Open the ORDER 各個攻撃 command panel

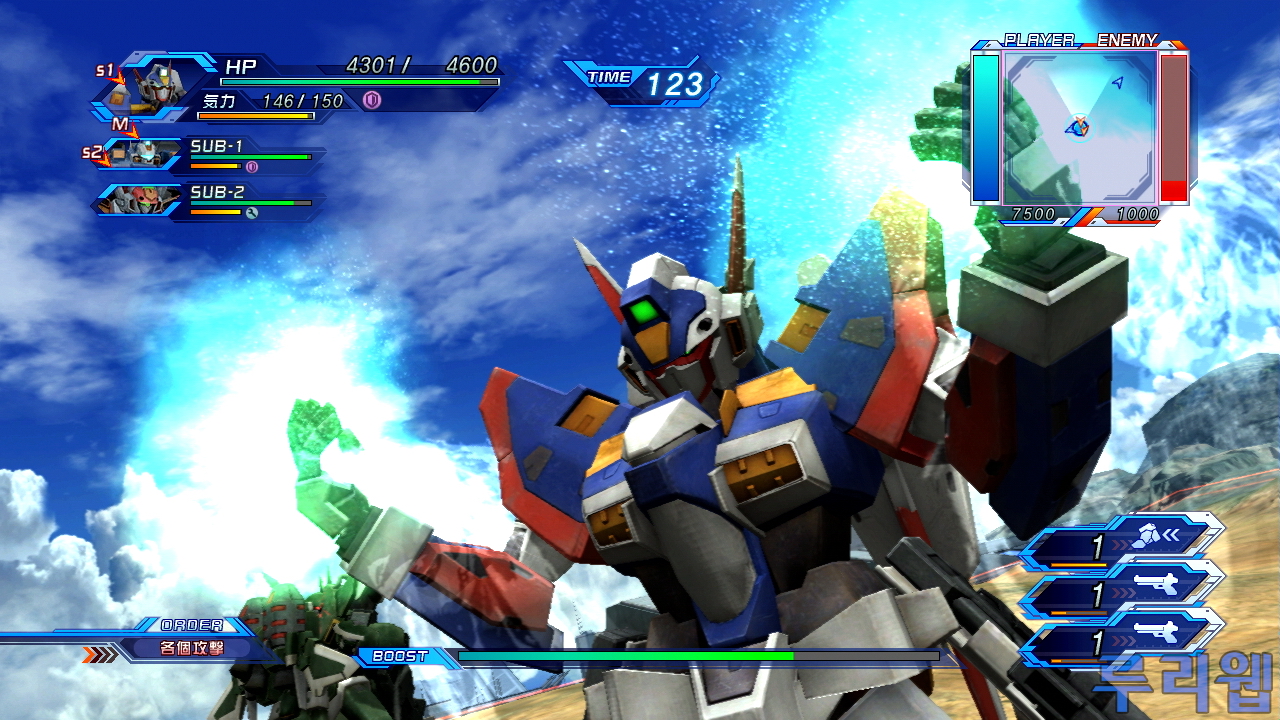tap(192, 647)
